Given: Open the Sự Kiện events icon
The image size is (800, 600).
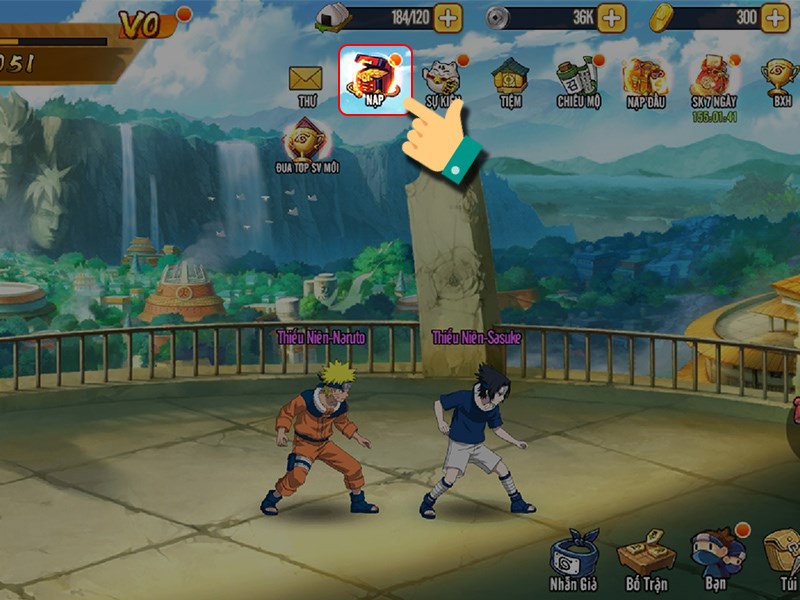Looking at the screenshot, I should pos(441,80).
